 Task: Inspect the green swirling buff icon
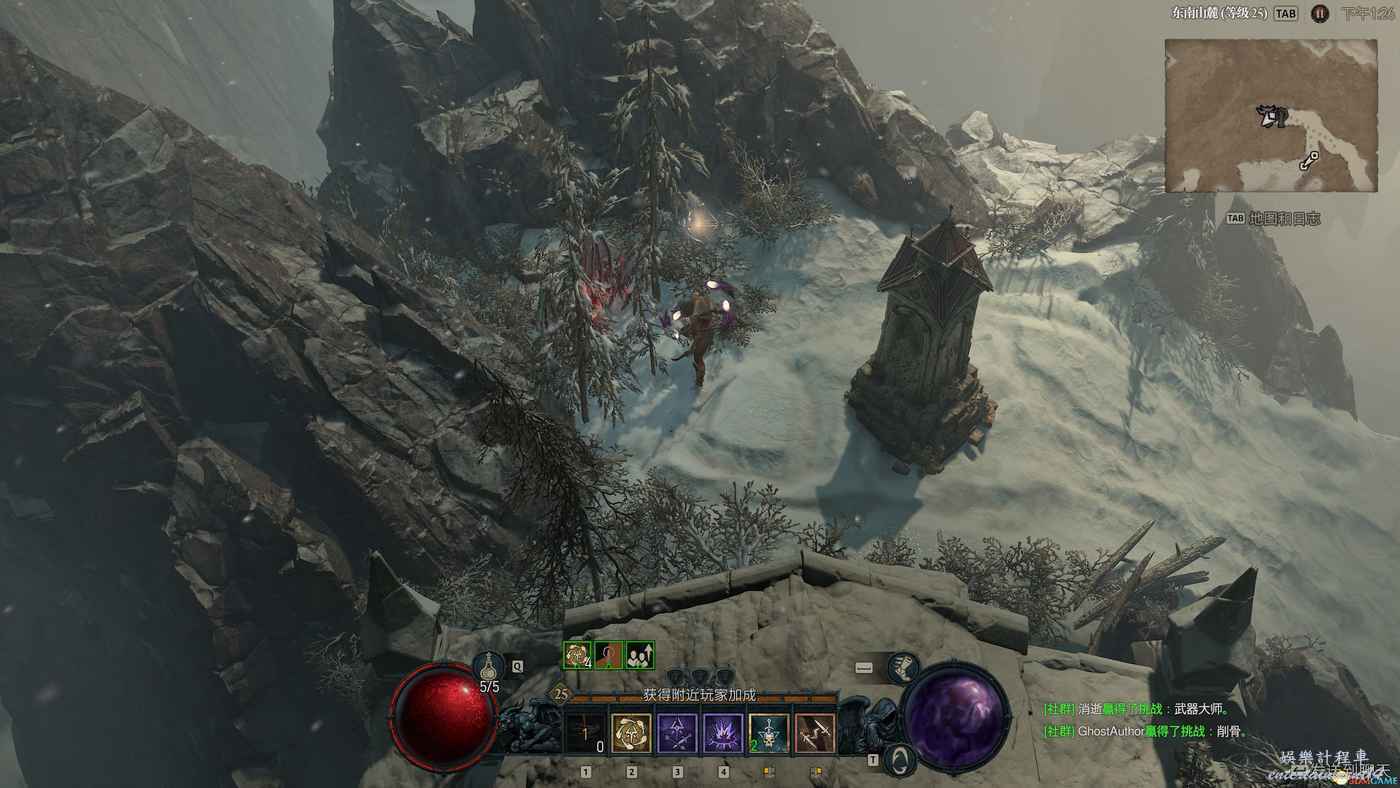tap(578, 655)
